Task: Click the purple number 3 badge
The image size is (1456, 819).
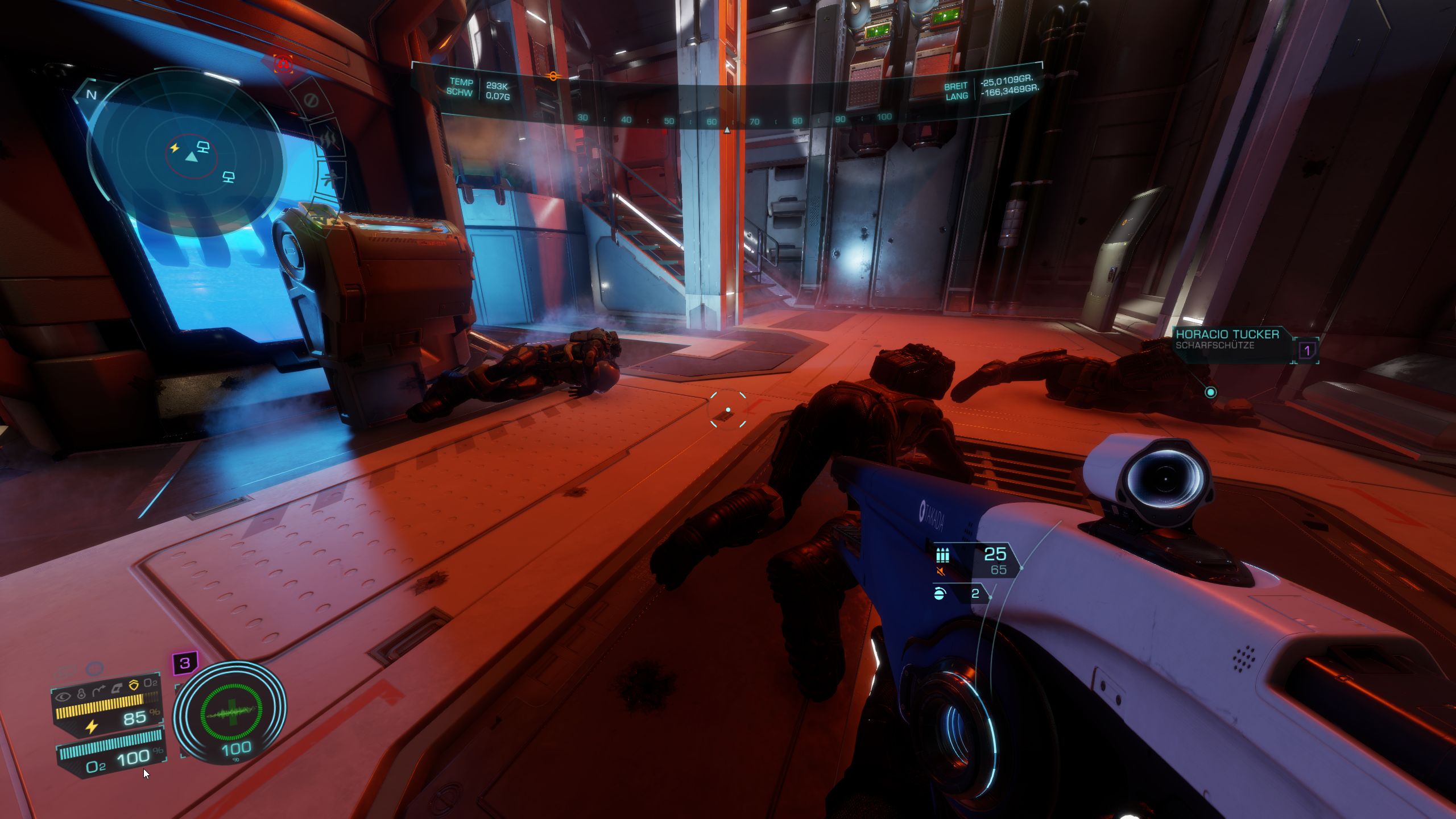Action: click(x=185, y=663)
